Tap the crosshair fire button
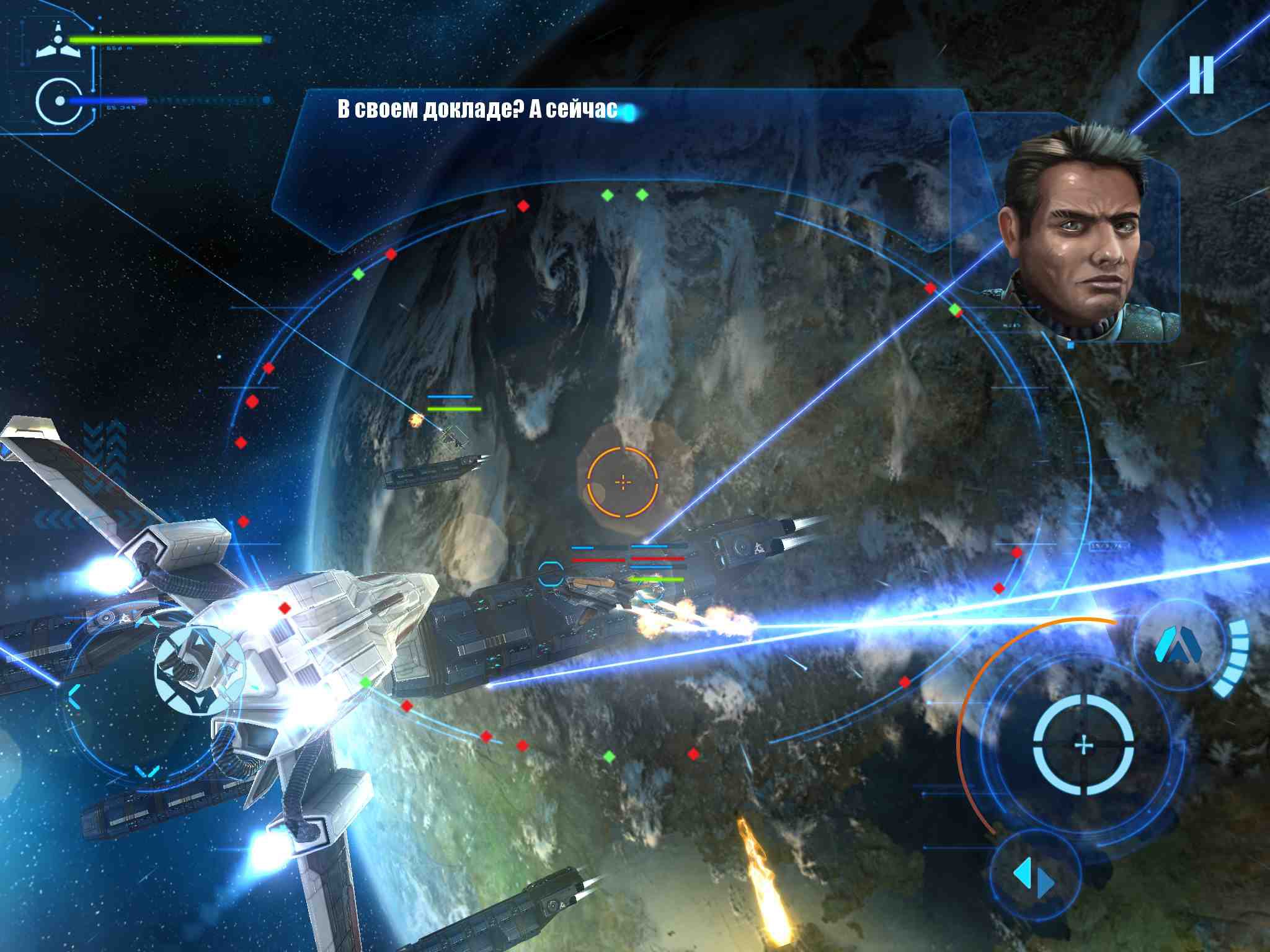This screenshot has height=952, width=1270. (x=1083, y=744)
